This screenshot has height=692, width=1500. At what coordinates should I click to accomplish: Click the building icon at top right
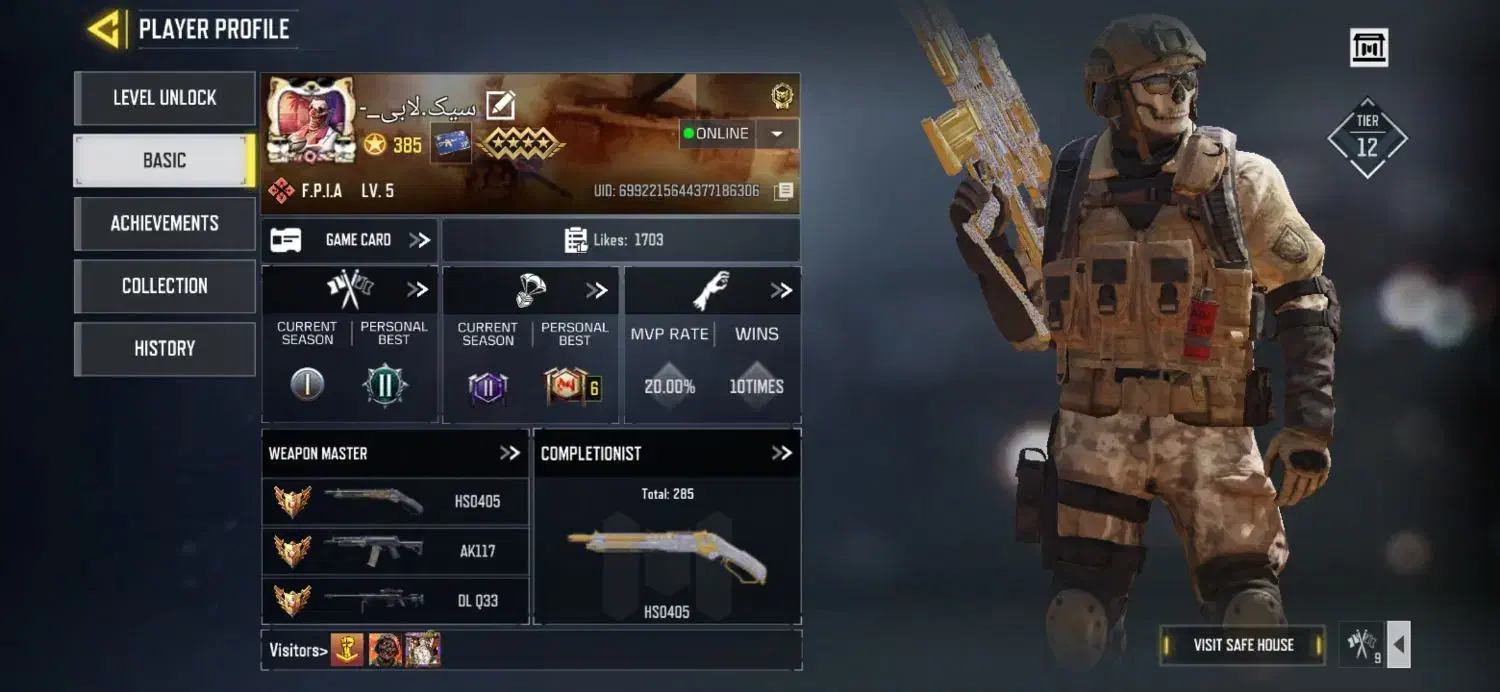point(1369,47)
